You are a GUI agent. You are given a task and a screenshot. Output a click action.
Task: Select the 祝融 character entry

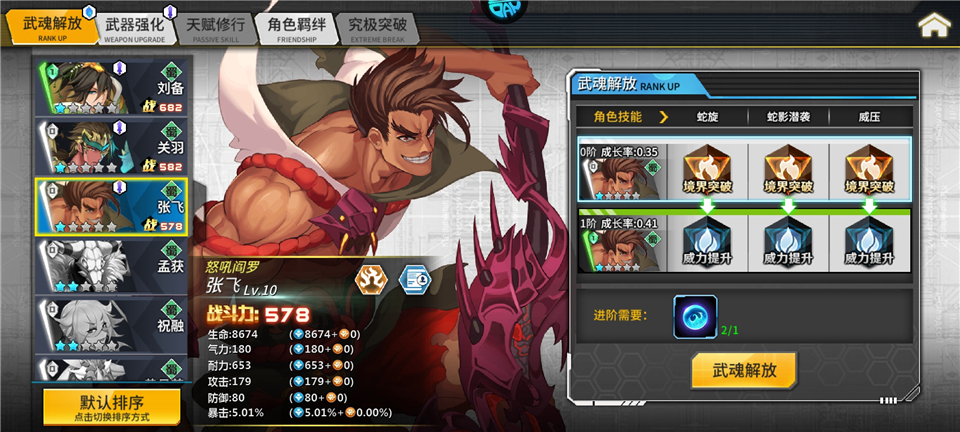pos(112,324)
